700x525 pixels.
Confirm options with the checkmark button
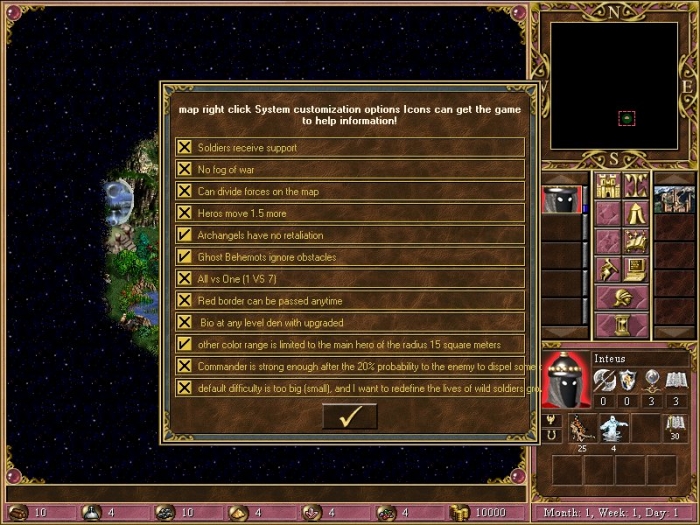click(349, 417)
